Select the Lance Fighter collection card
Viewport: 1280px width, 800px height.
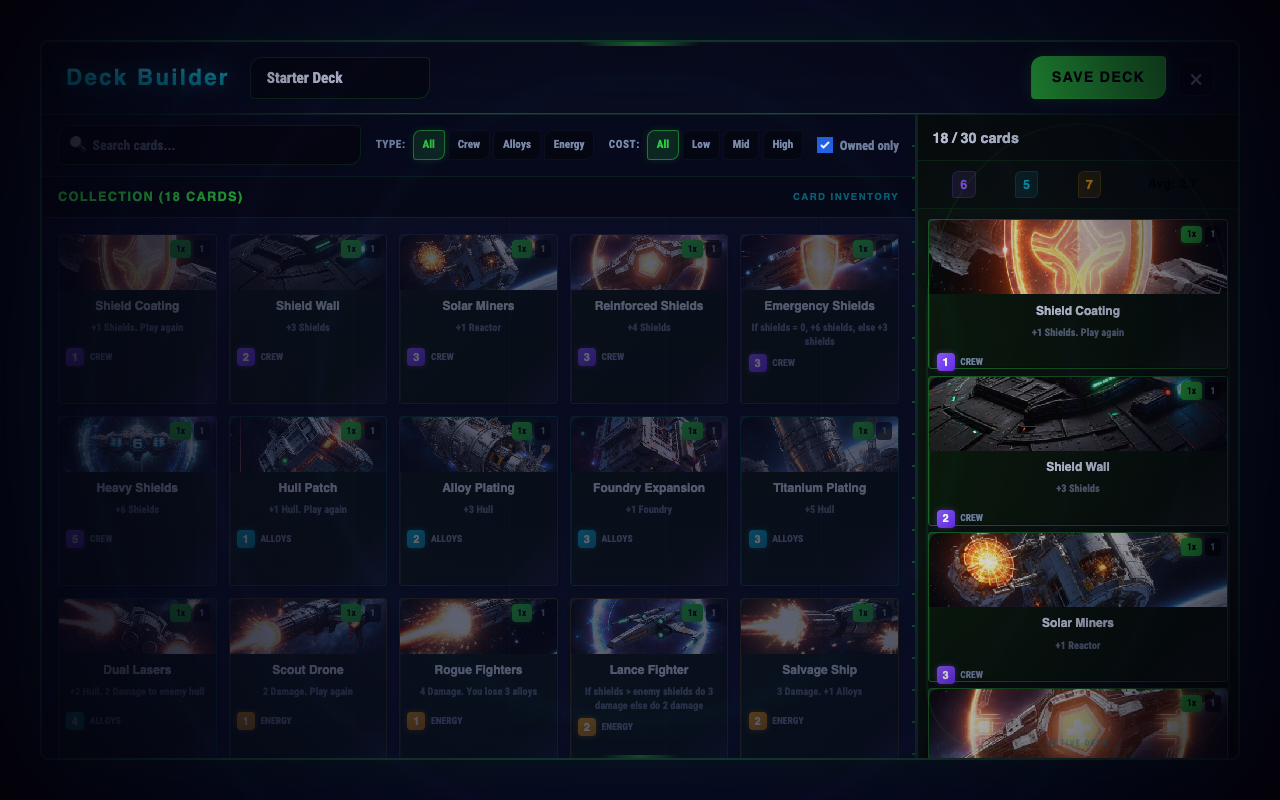click(649, 680)
